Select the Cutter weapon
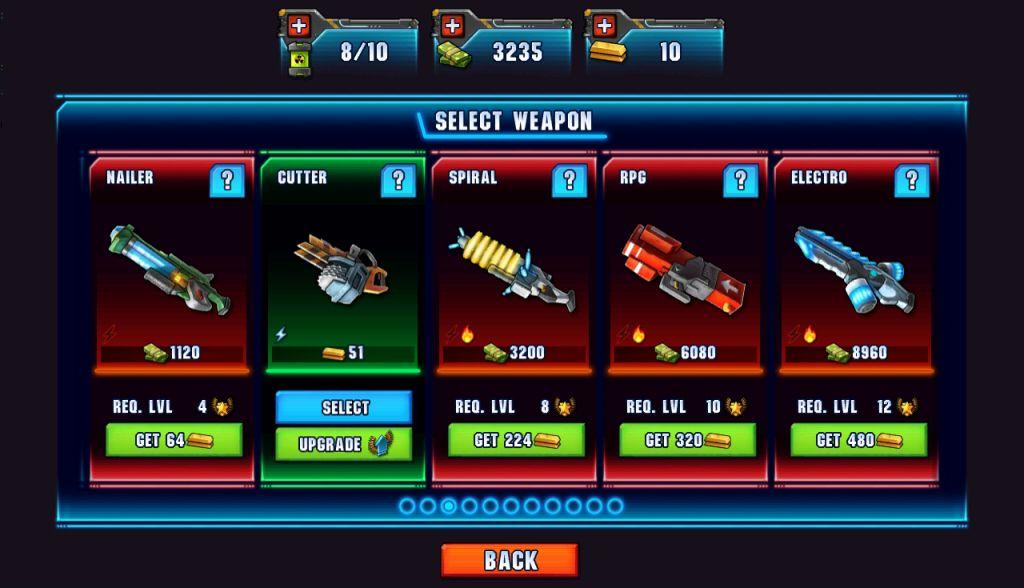Viewport: 1024px width, 588px height. coord(344,407)
